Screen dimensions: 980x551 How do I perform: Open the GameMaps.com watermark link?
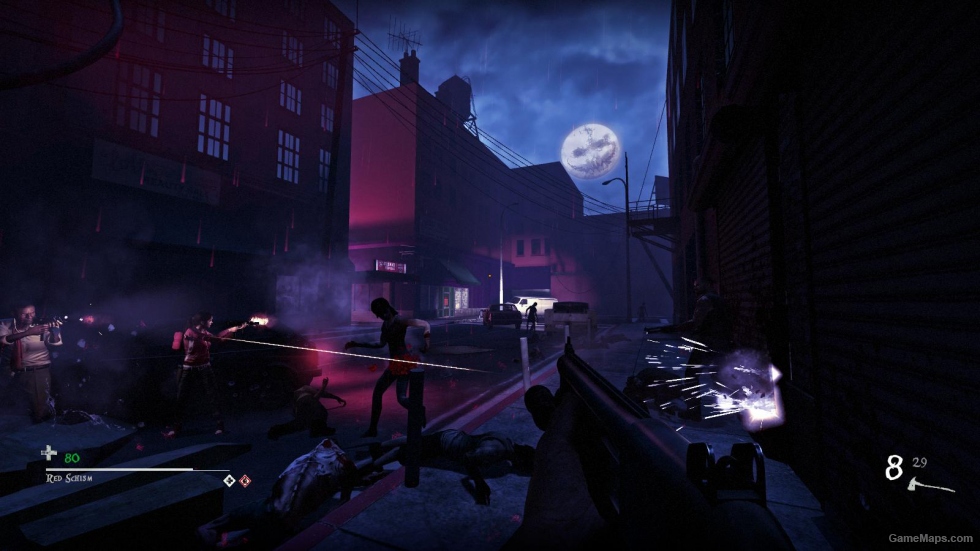pos(934,538)
